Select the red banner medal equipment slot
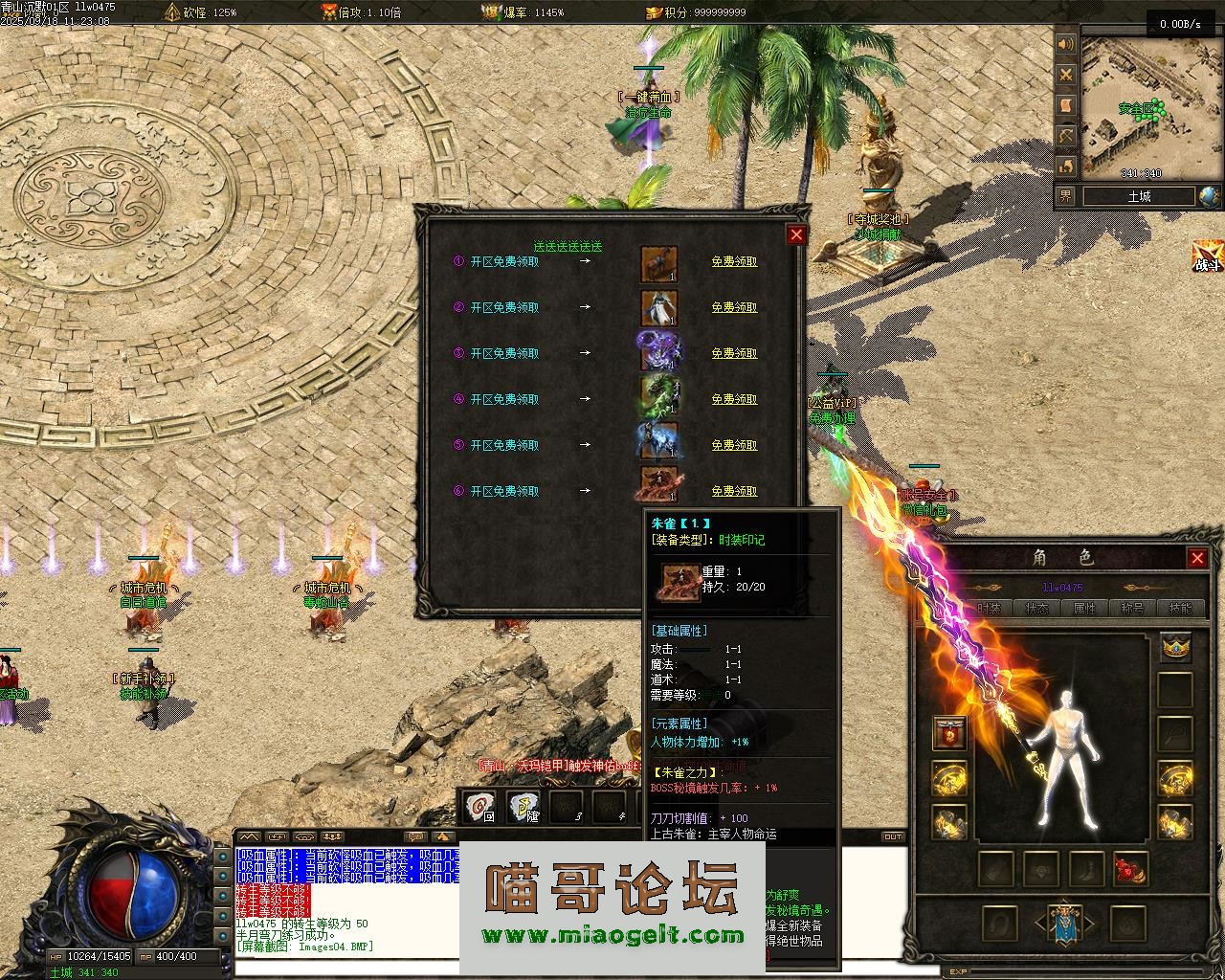1225x980 pixels. [949, 733]
